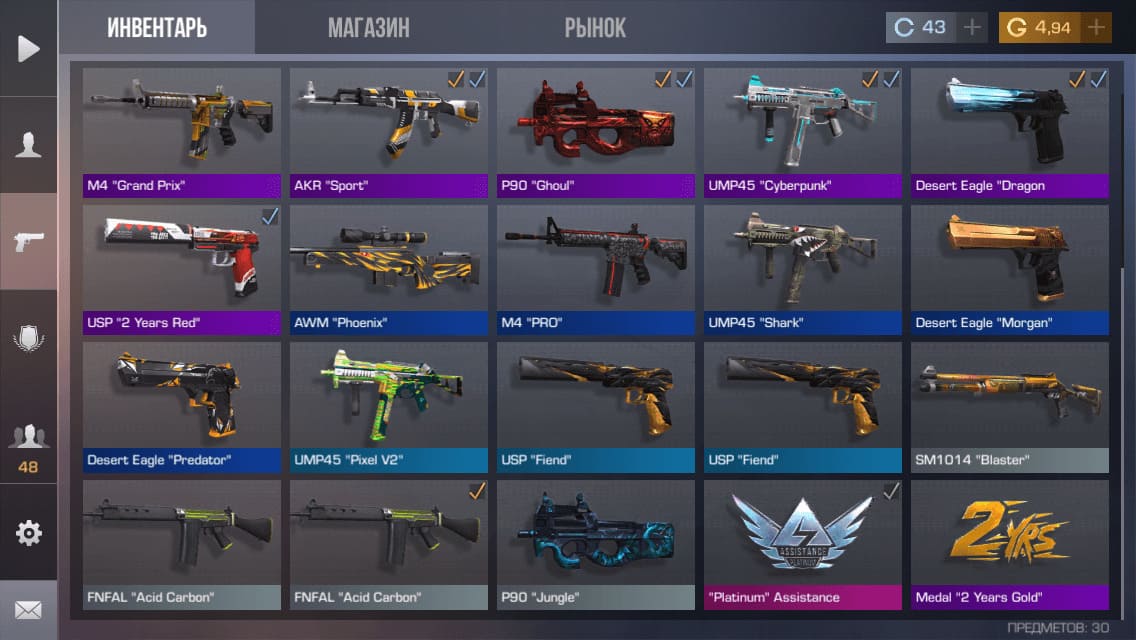The image size is (1136, 640).
Task: Select the SM1014 "Blaster" shotgun skin
Action: pyautogui.click(x=1010, y=406)
